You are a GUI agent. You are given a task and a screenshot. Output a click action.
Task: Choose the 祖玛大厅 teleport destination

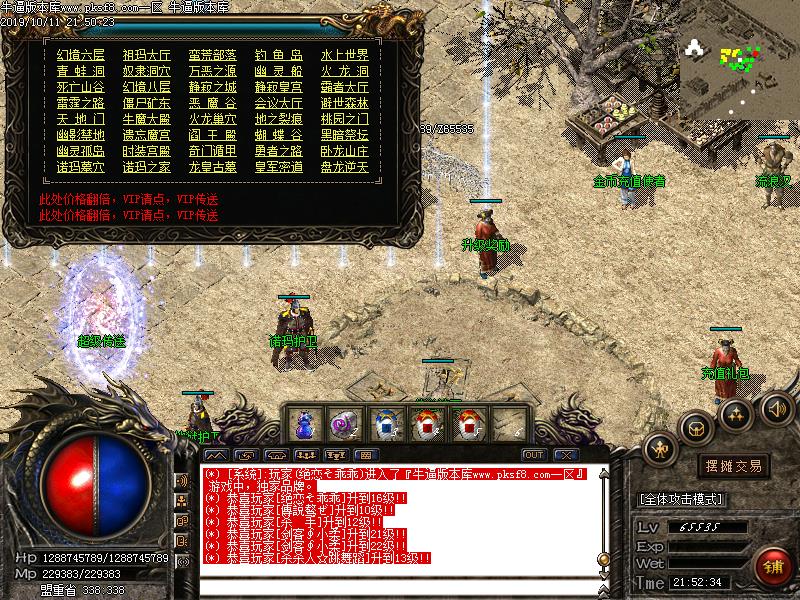click(146, 55)
